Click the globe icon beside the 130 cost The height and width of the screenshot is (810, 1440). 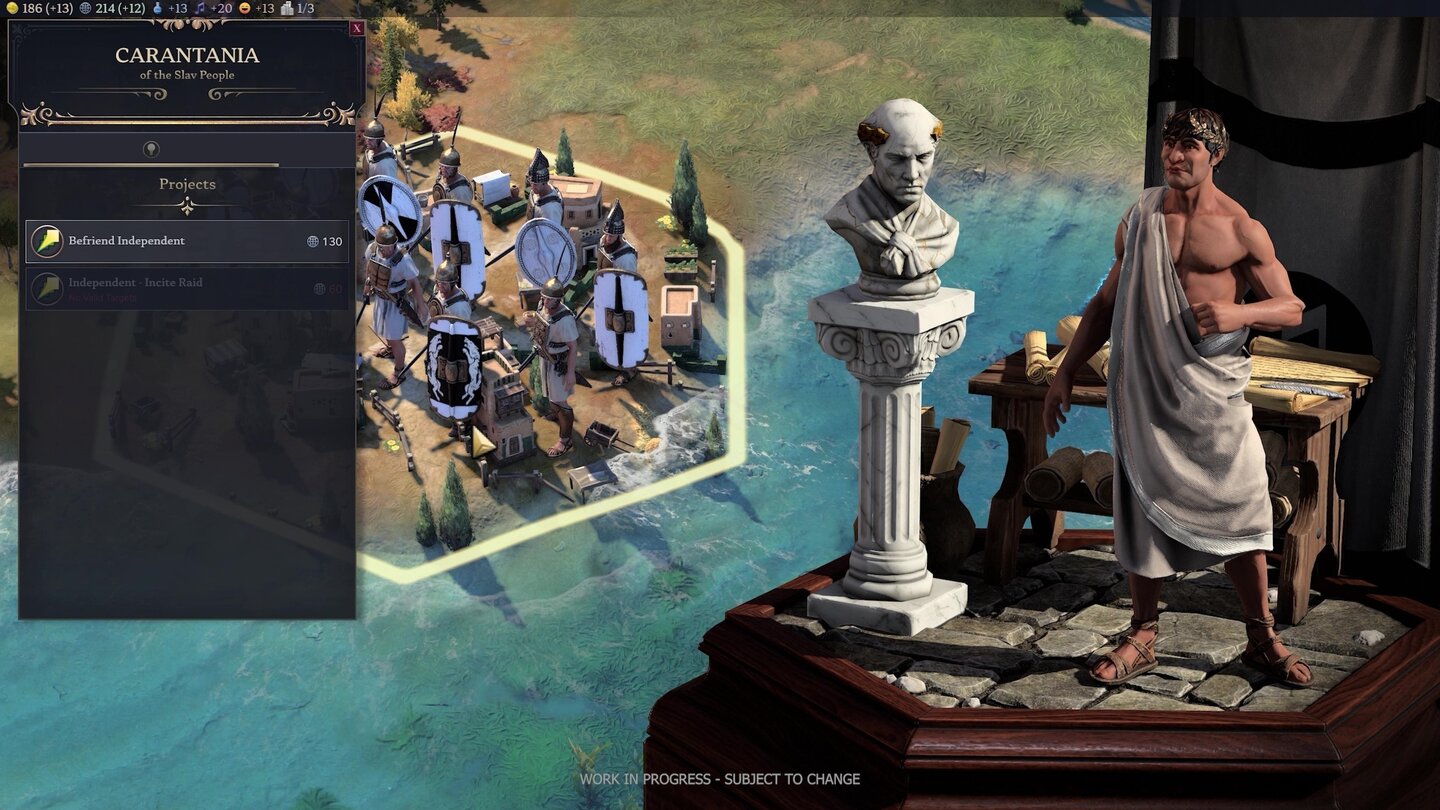[314, 240]
